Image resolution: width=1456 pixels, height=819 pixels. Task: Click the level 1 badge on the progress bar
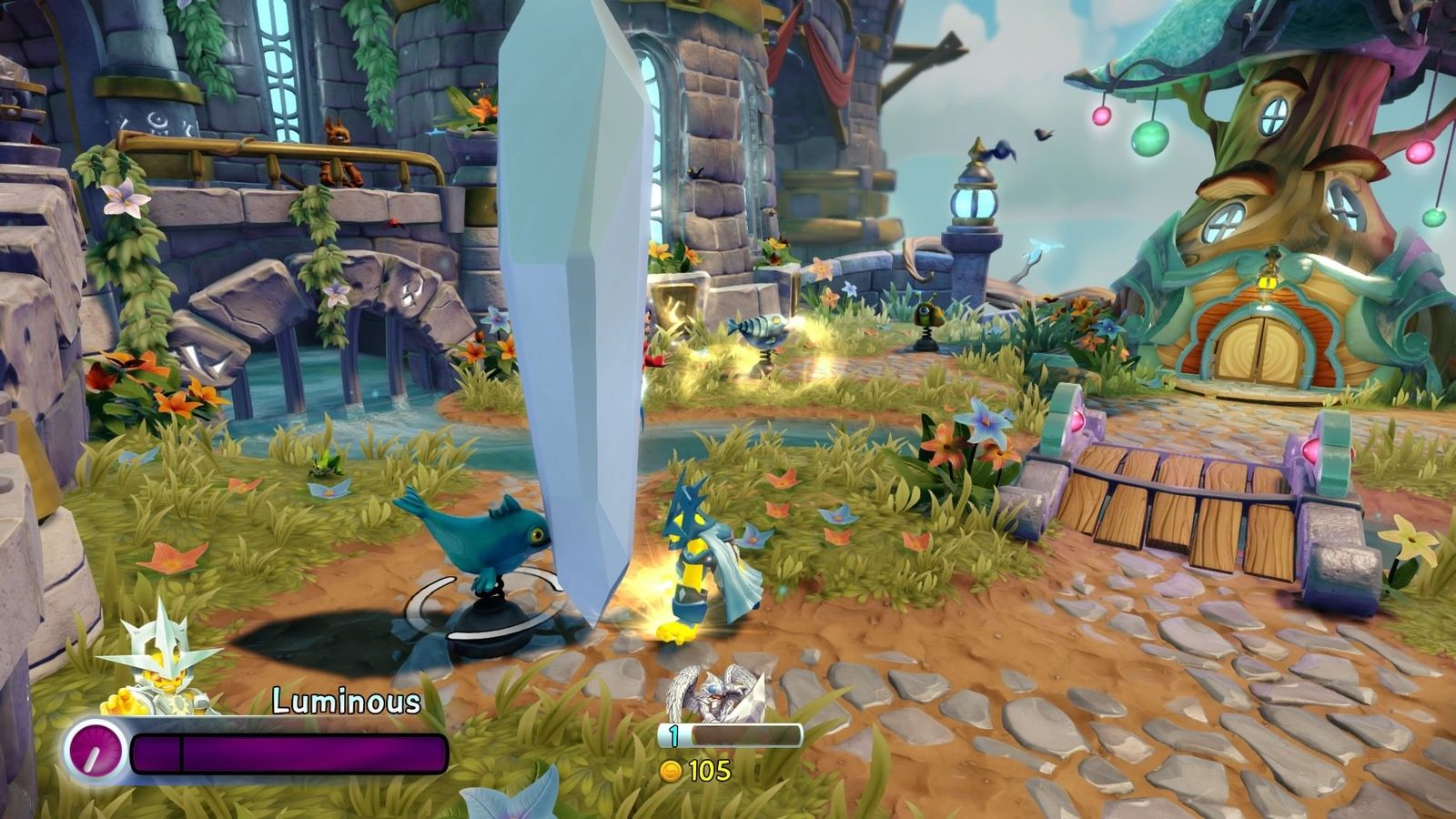tap(673, 734)
